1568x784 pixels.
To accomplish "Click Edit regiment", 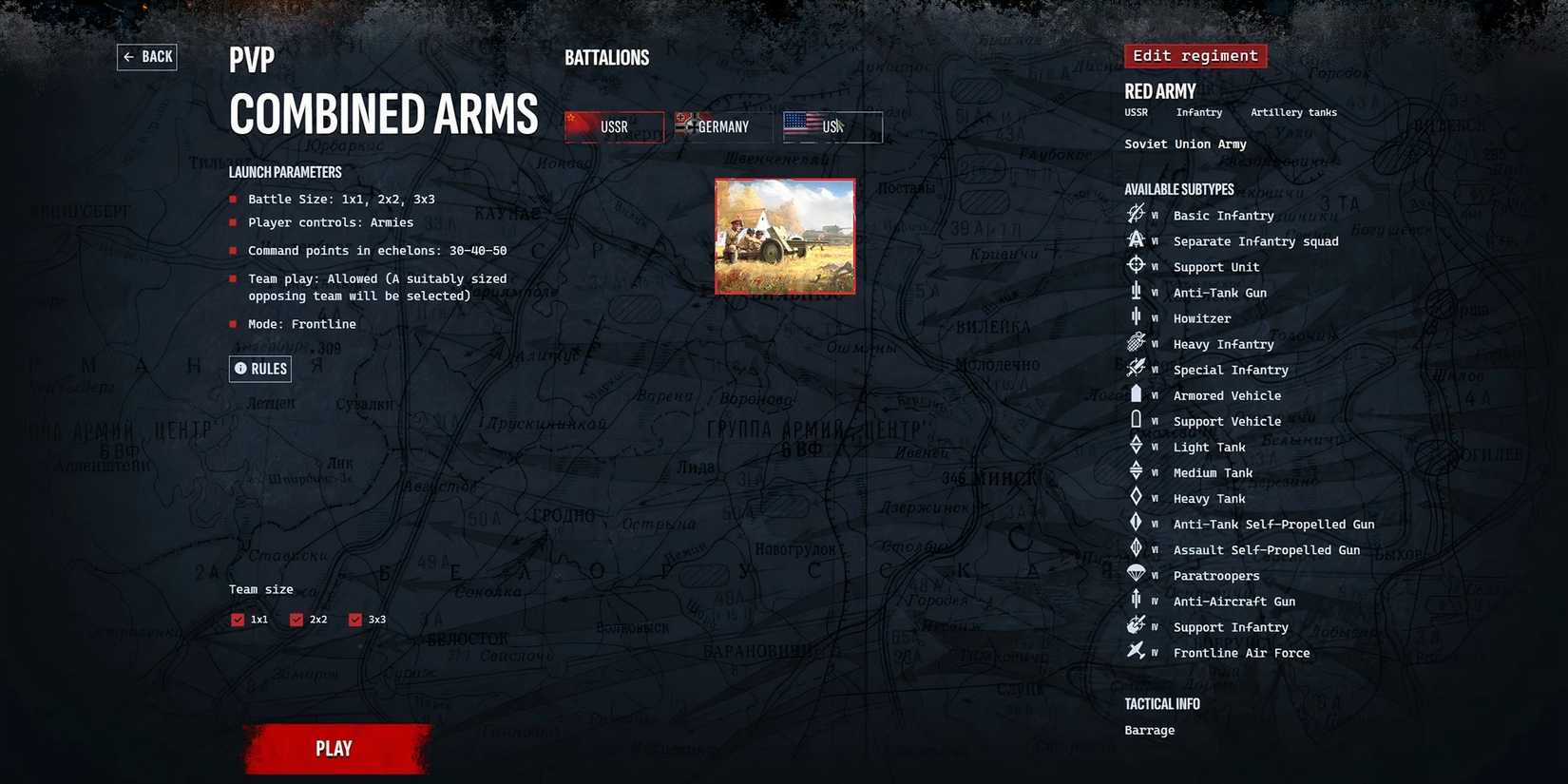I will [x=1195, y=55].
